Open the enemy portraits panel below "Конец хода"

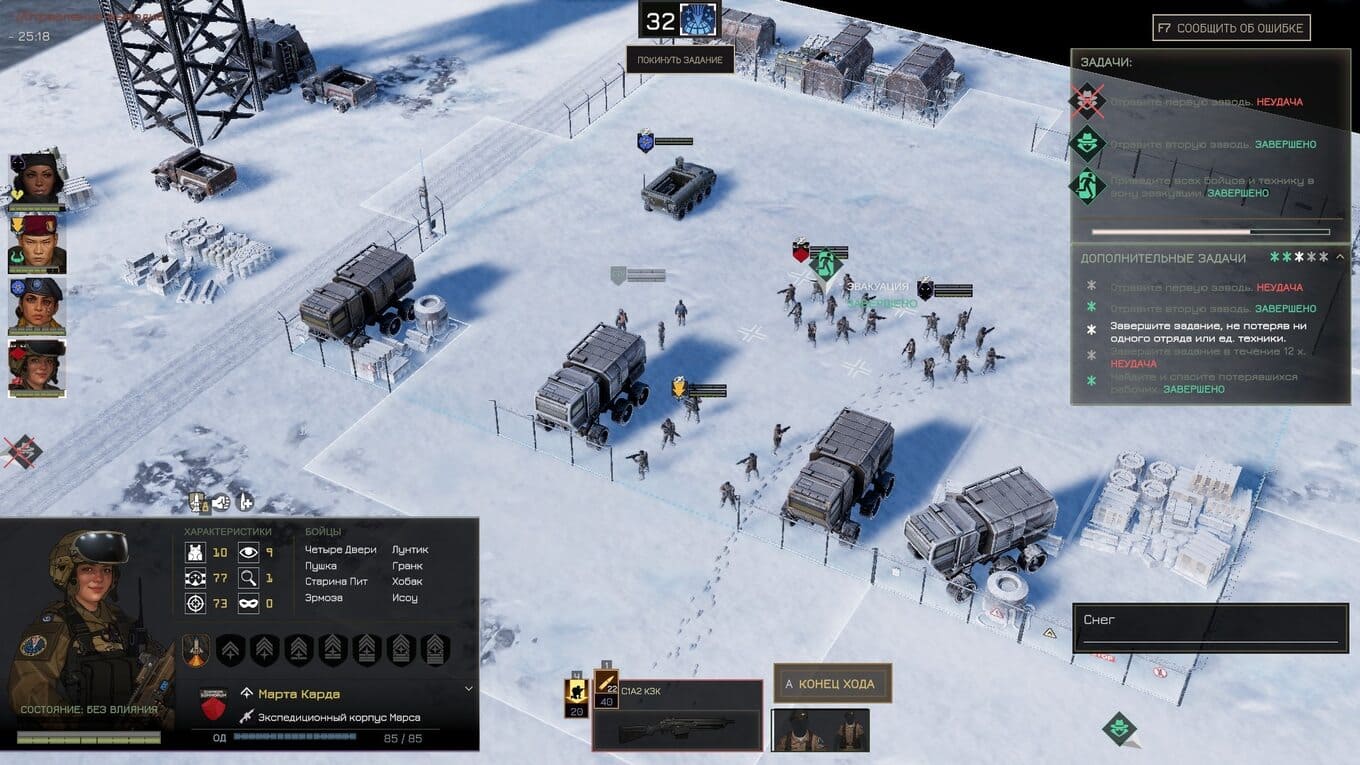[x=819, y=730]
